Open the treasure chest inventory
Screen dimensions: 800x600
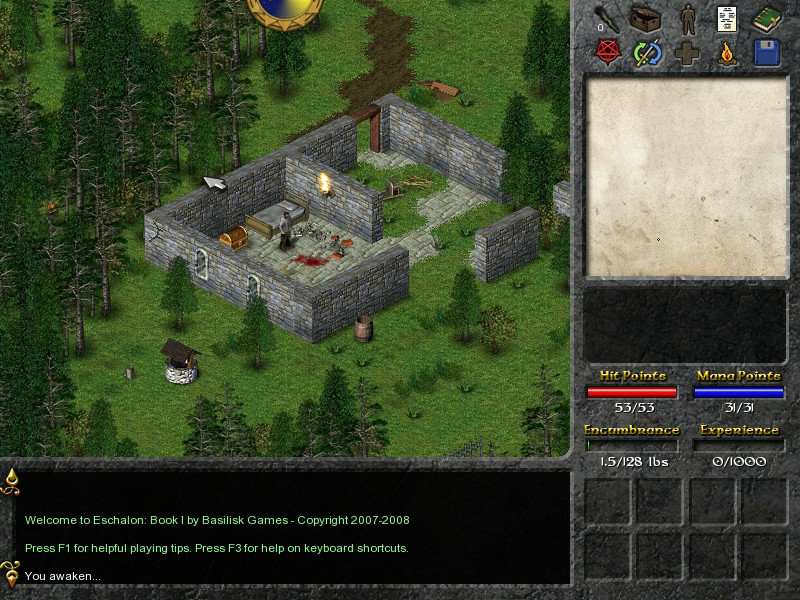click(646, 19)
